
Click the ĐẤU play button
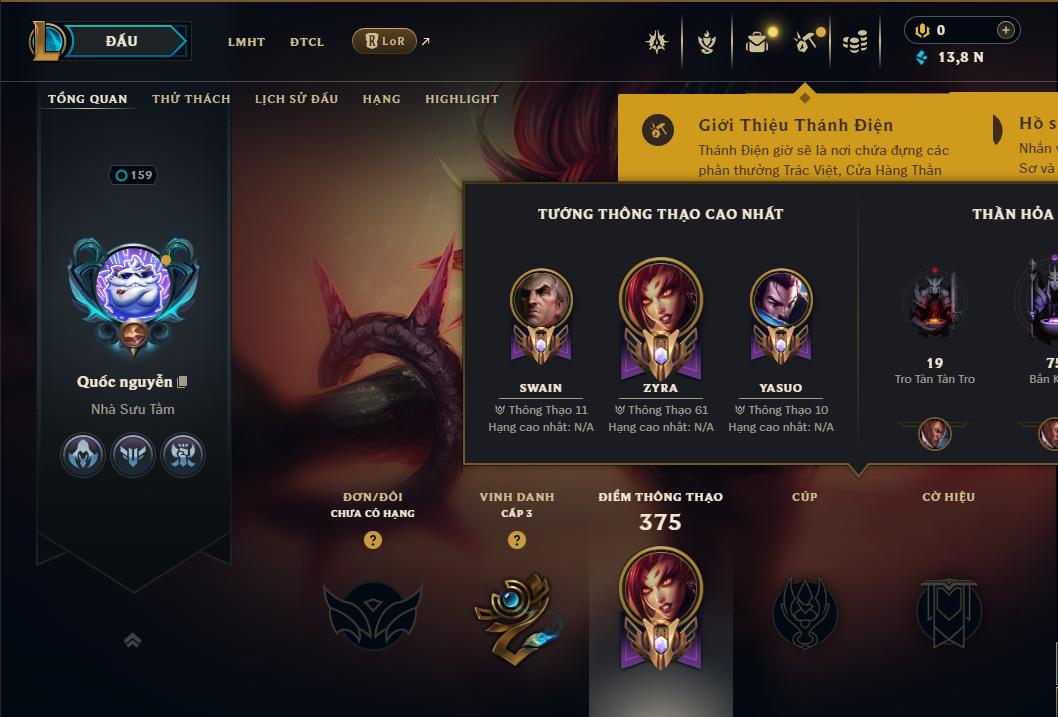click(122, 41)
